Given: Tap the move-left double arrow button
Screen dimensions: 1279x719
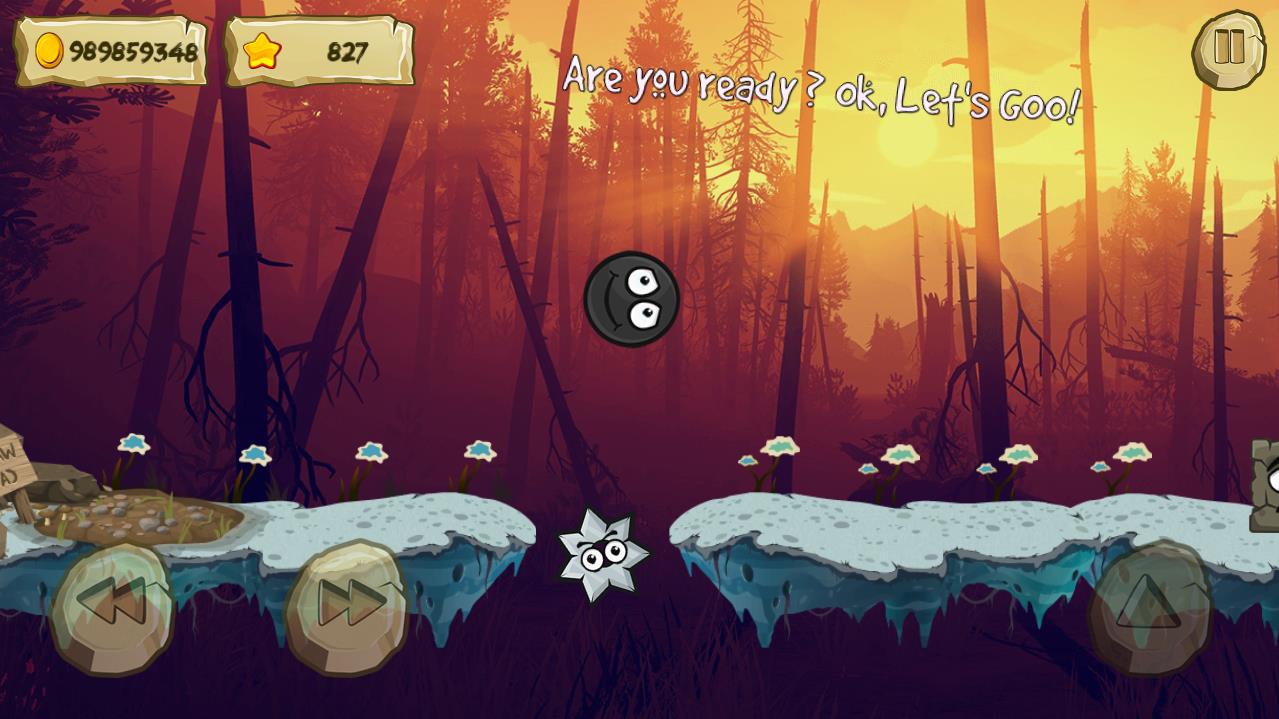Looking at the screenshot, I should [112, 605].
